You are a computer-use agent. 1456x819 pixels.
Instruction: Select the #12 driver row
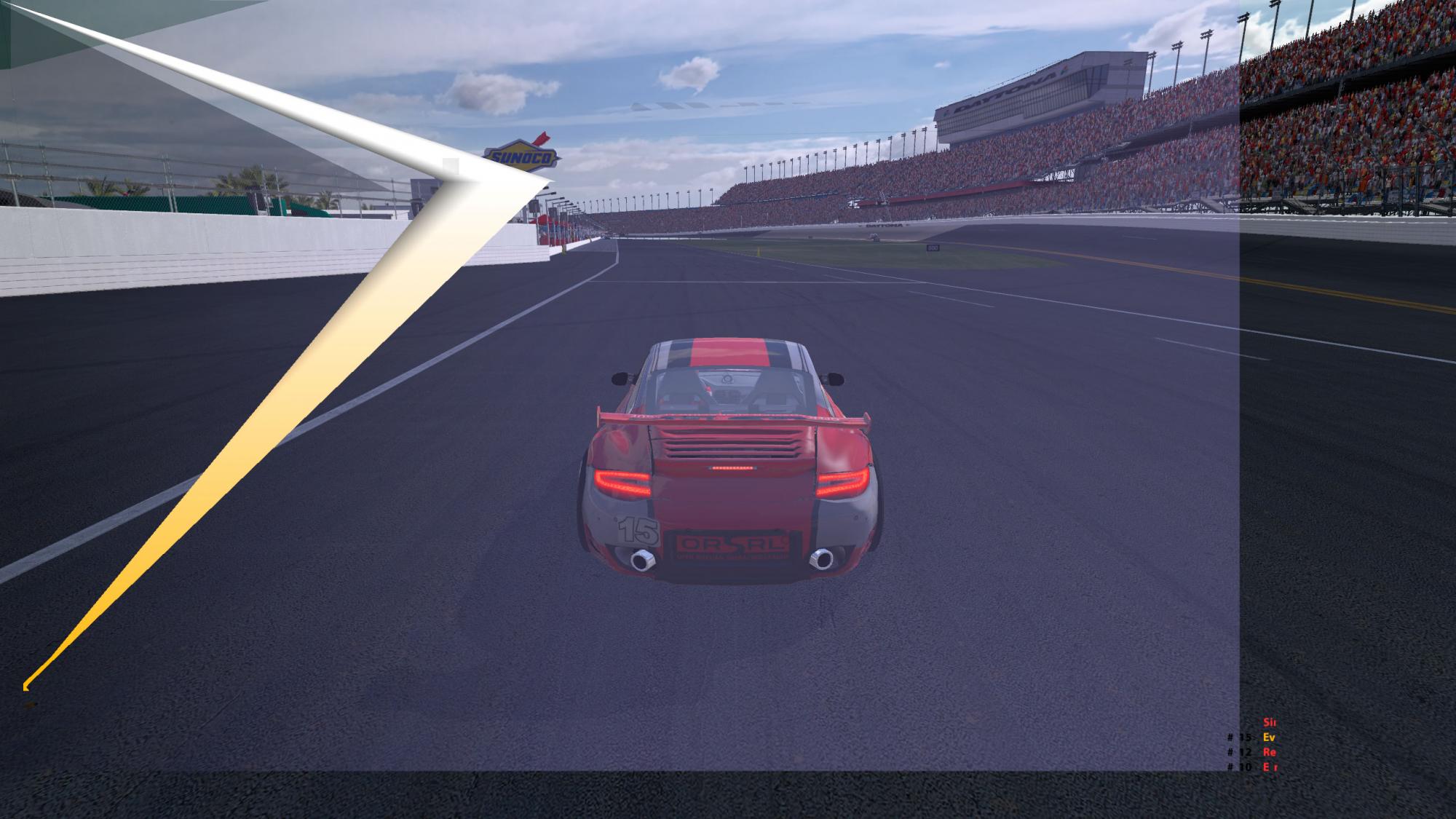(x=1252, y=752)
